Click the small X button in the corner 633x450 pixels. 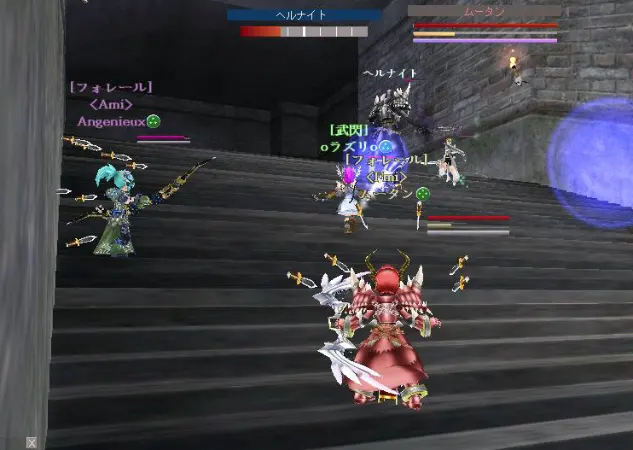pos(32,442)
